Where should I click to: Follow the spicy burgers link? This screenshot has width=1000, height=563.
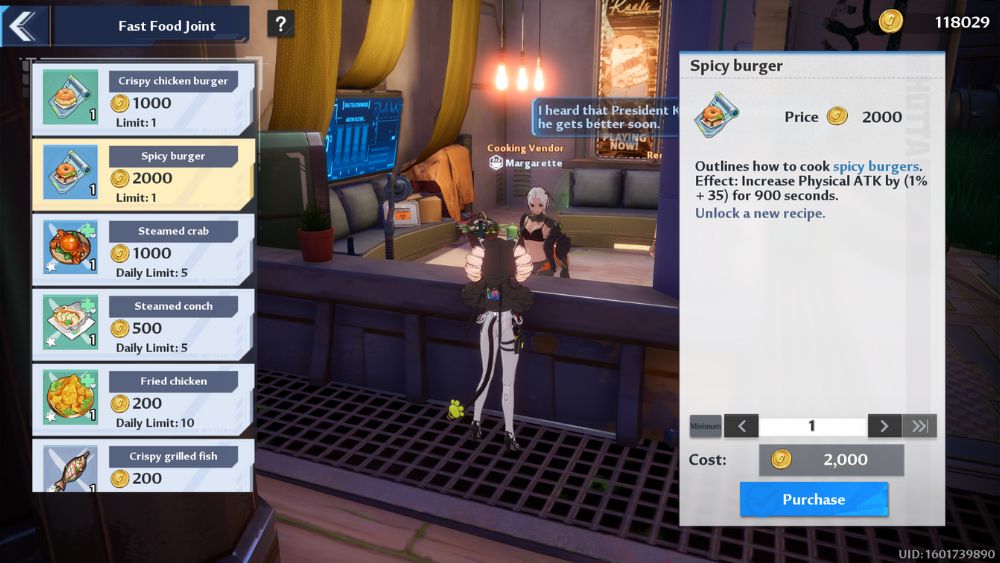875,166
